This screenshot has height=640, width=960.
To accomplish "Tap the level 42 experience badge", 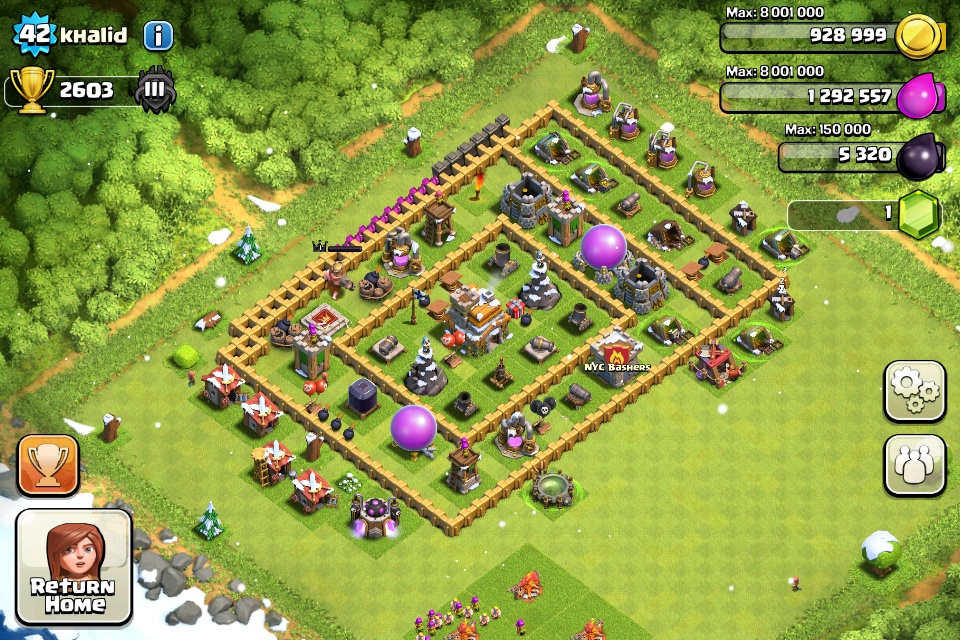I will coord(35,34).
